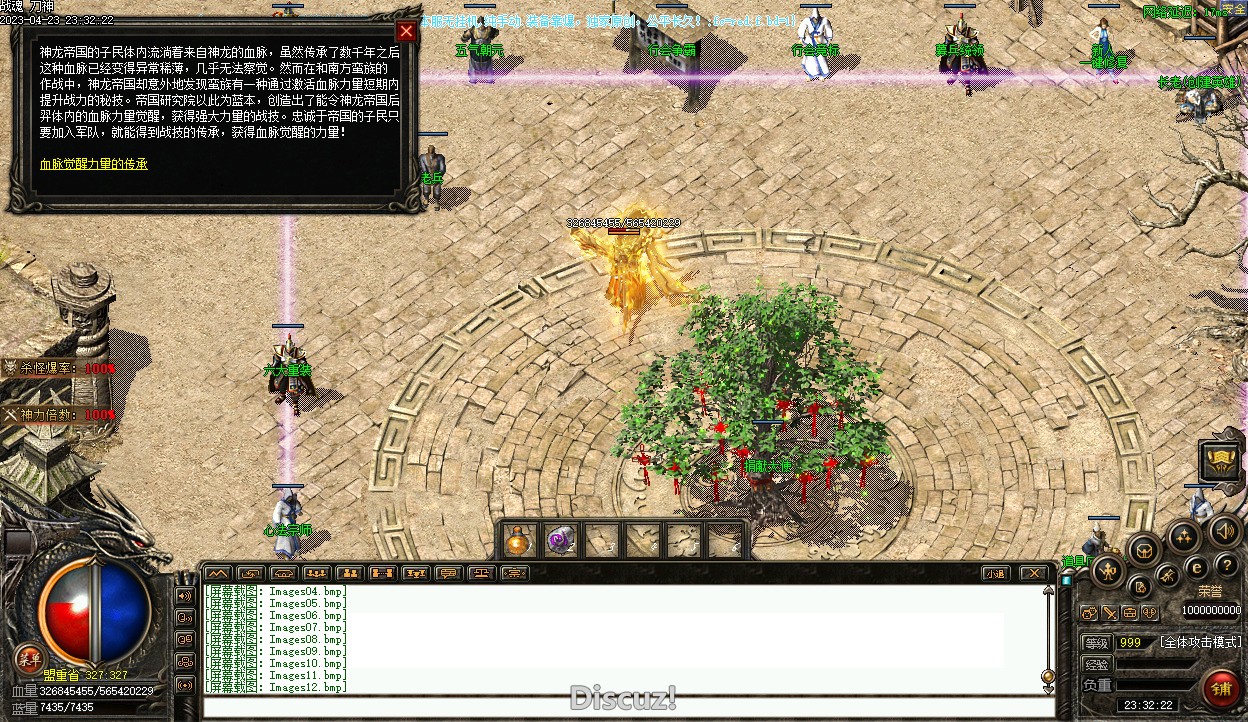
Task: Toggle sound with the round speaker icon
Action: point(1224,530)
